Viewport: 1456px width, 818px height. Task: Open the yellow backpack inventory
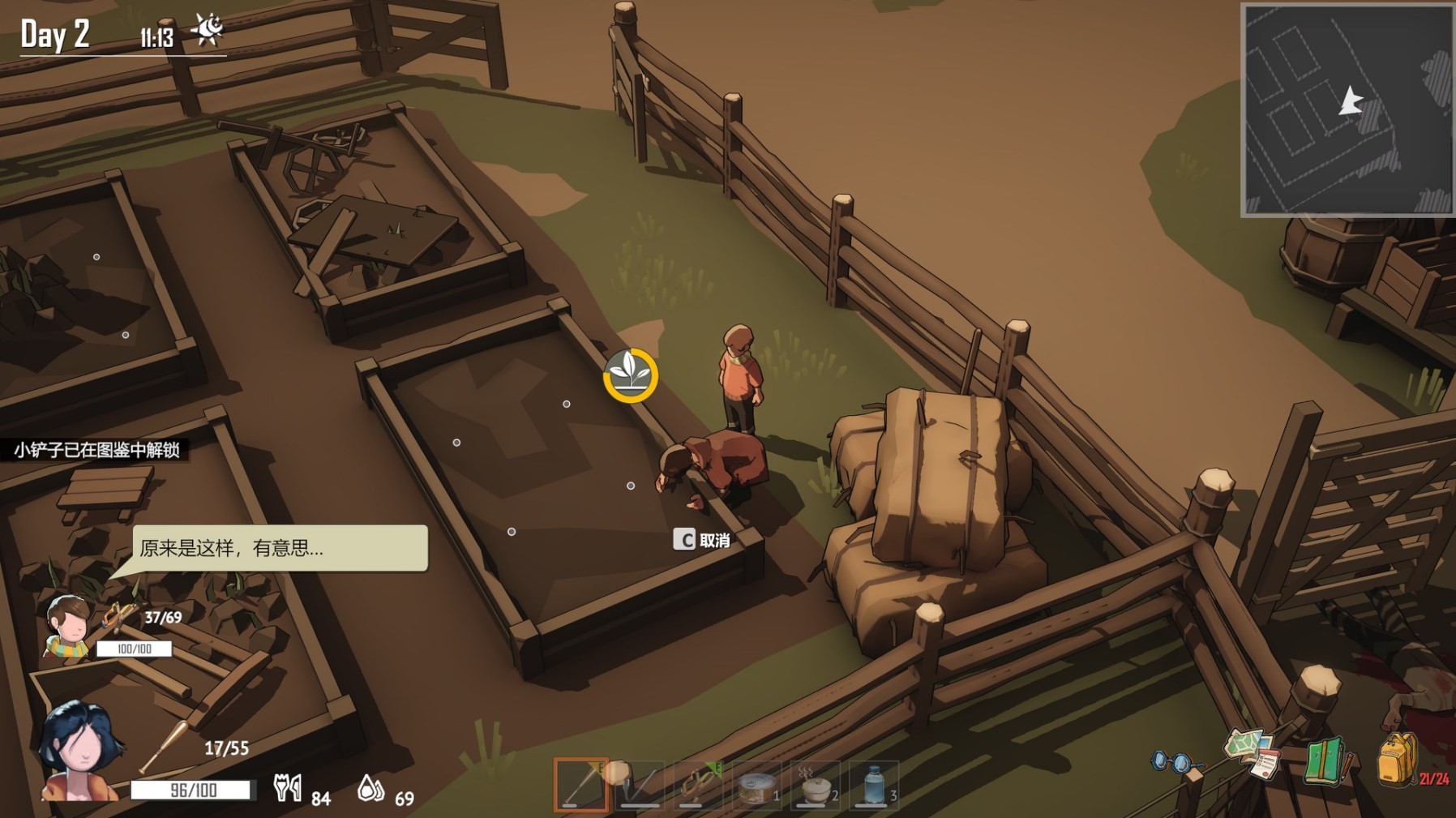tap(1397, 759)
